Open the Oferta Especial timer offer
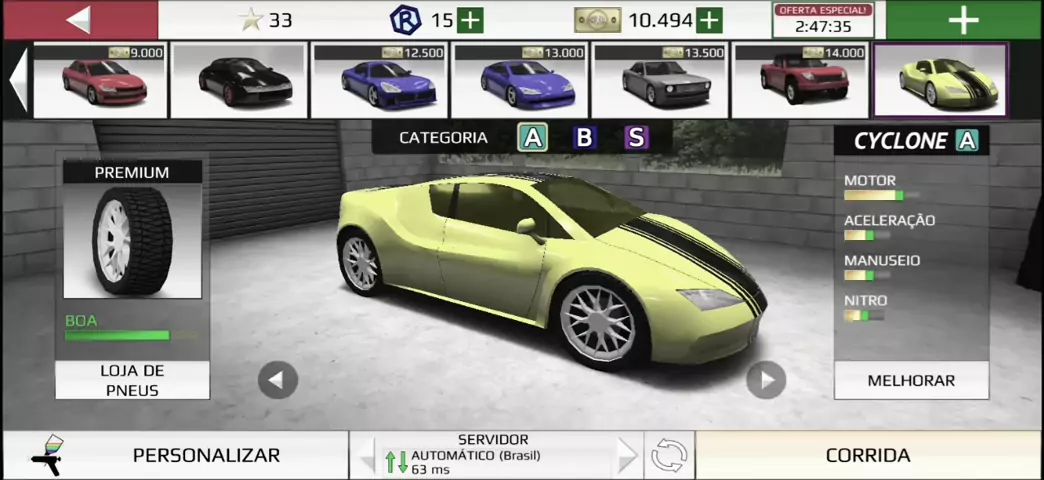Viewport: 1044px width, 480px height. coord(823,20)
